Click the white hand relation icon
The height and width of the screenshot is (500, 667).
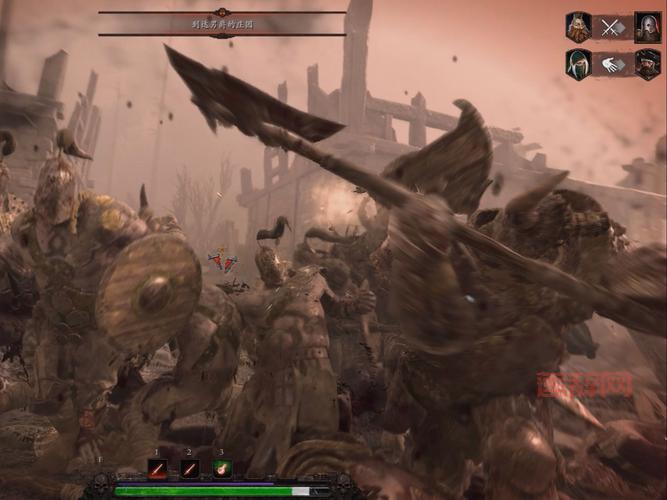612,65
